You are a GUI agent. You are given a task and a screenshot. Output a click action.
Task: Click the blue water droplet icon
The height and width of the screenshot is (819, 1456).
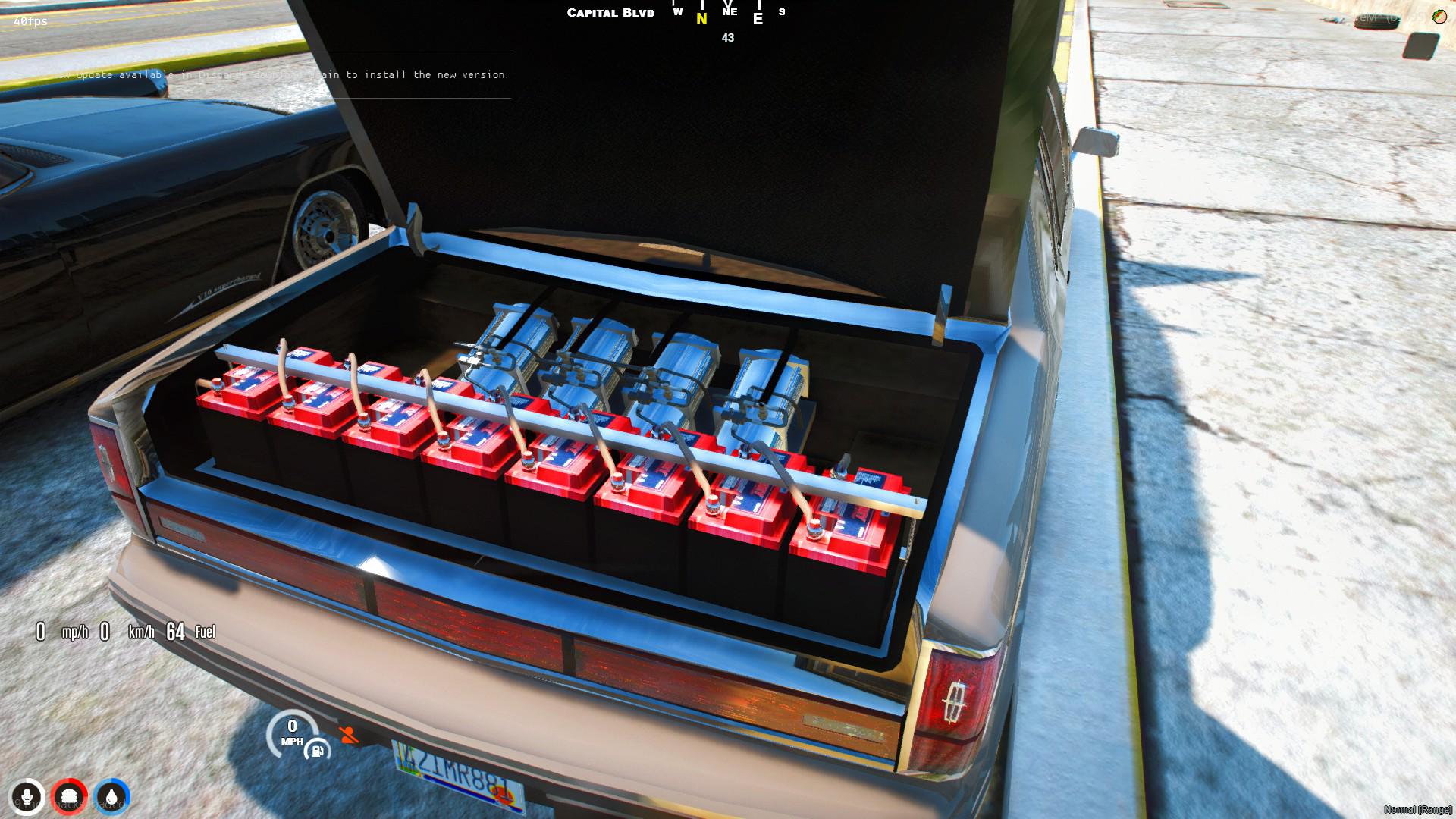(x=112, y=796)
